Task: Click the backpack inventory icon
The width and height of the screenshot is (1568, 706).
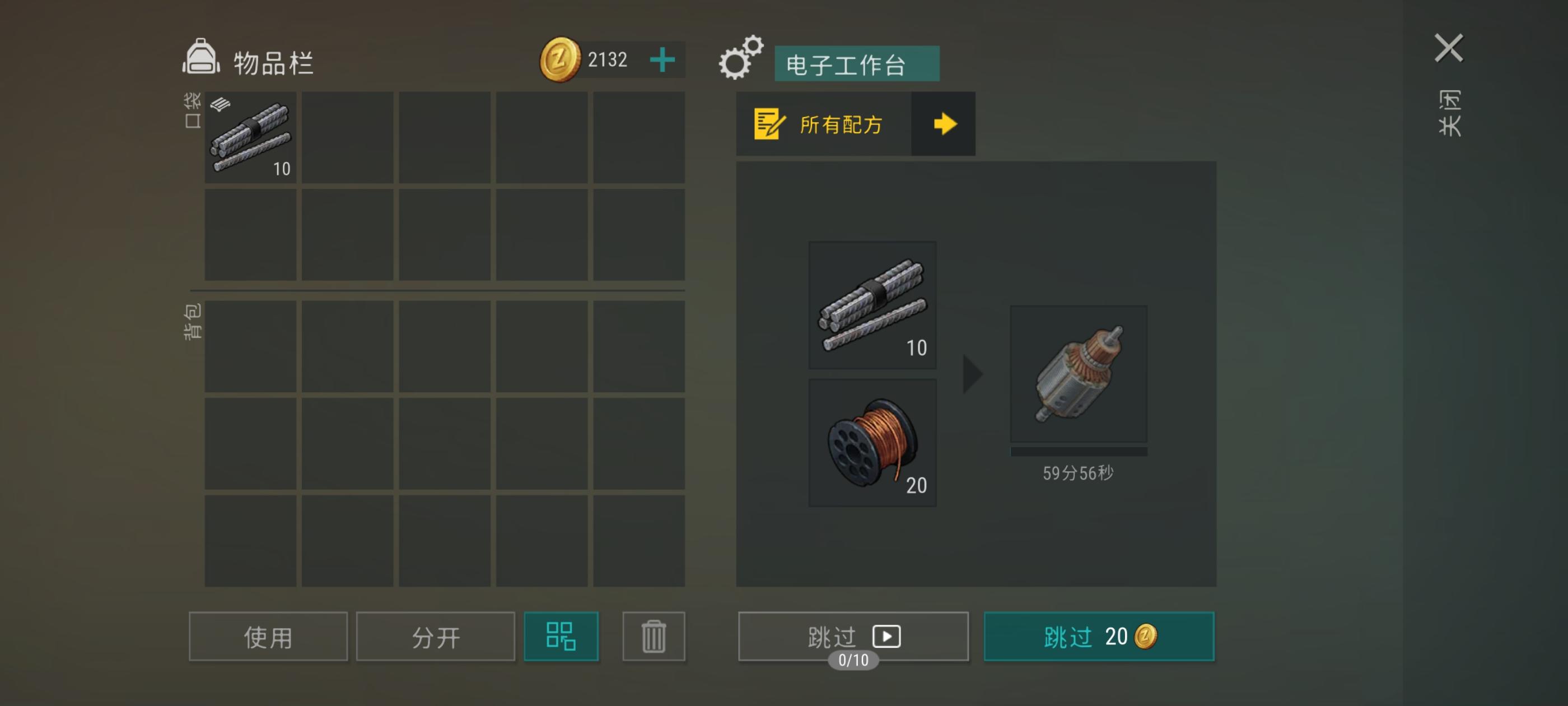Action: (x=201, y=58)
